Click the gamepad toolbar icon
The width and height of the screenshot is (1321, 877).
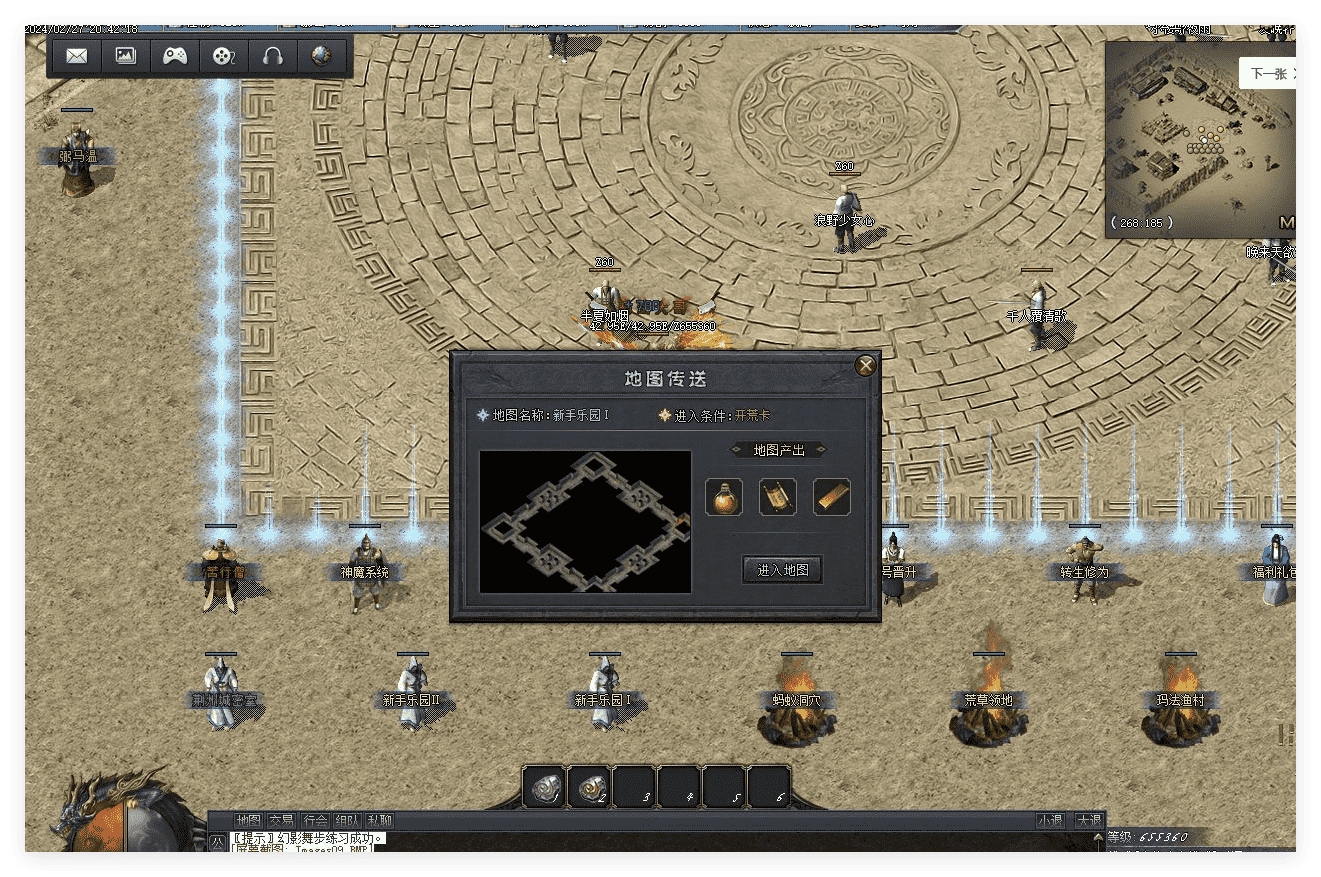pos(175,56)
